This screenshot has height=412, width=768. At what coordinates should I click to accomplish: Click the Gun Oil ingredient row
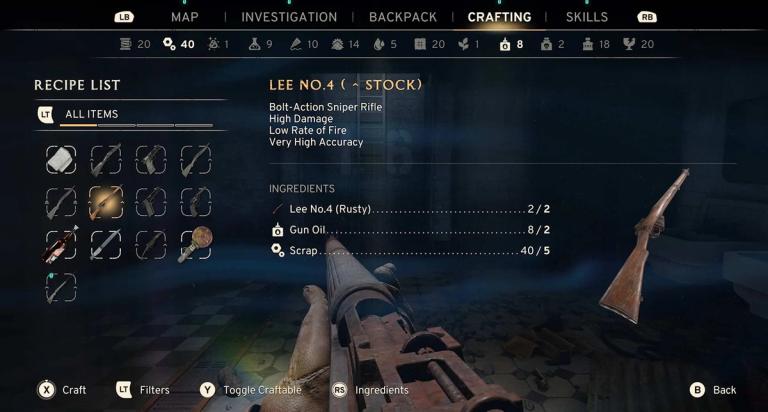tap(410, 230)
